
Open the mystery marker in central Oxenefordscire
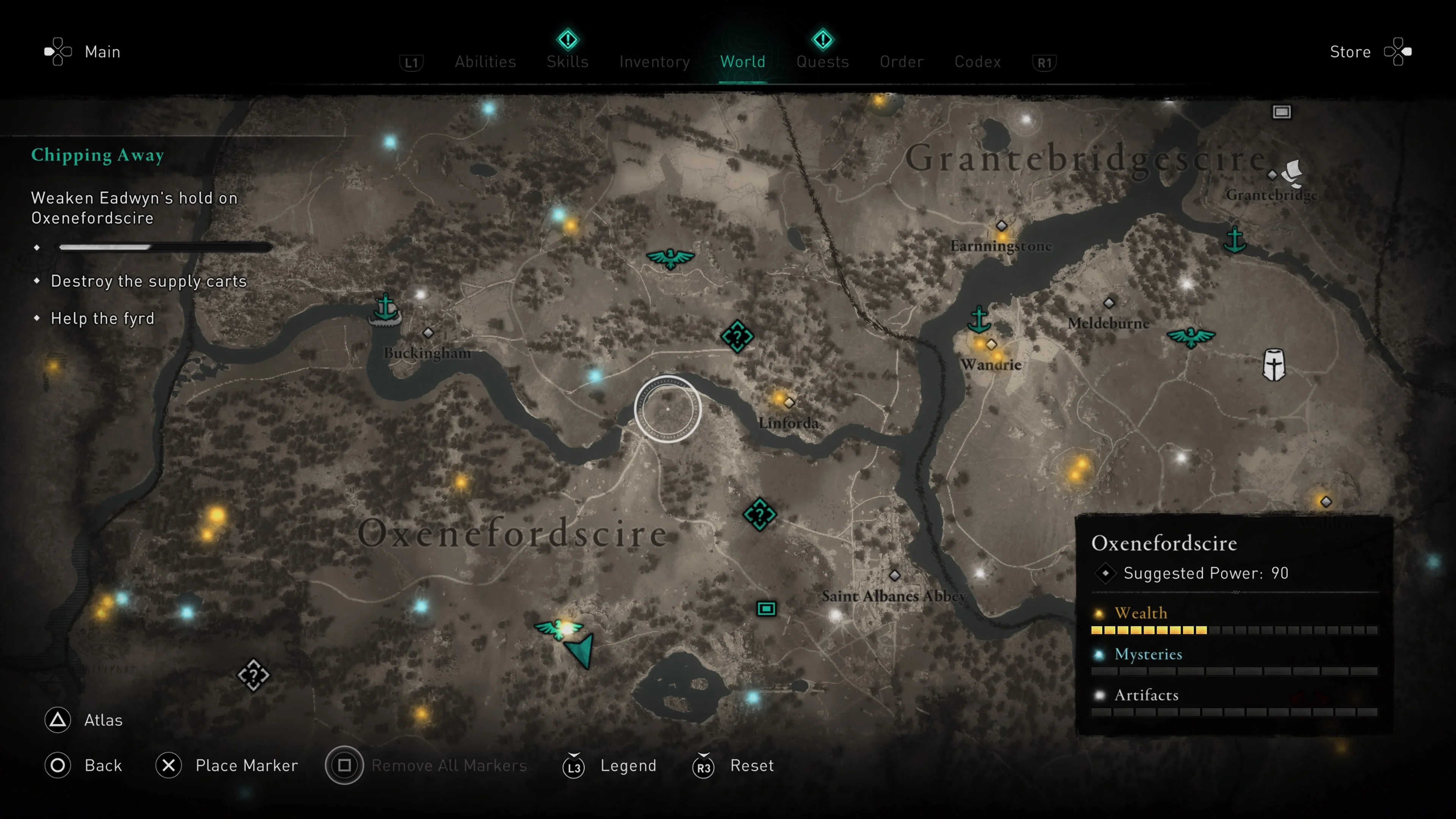pos(759,515)
